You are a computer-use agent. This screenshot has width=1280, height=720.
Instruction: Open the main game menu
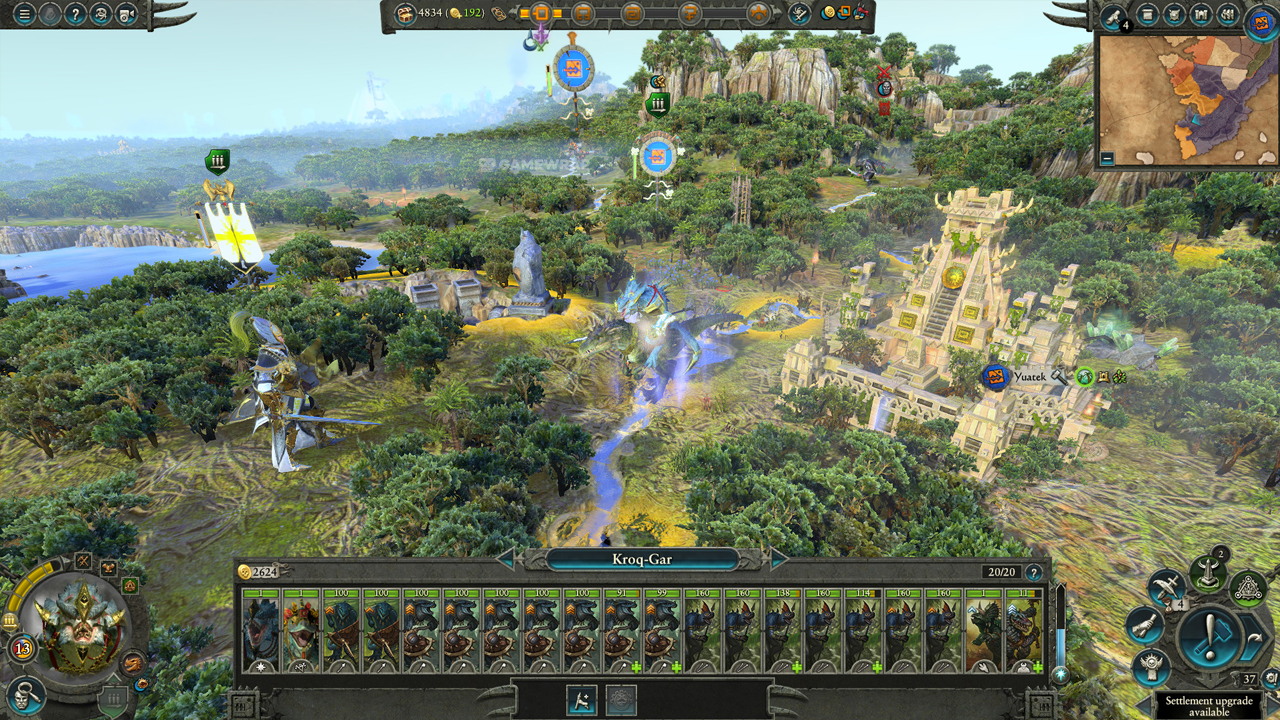23,15
